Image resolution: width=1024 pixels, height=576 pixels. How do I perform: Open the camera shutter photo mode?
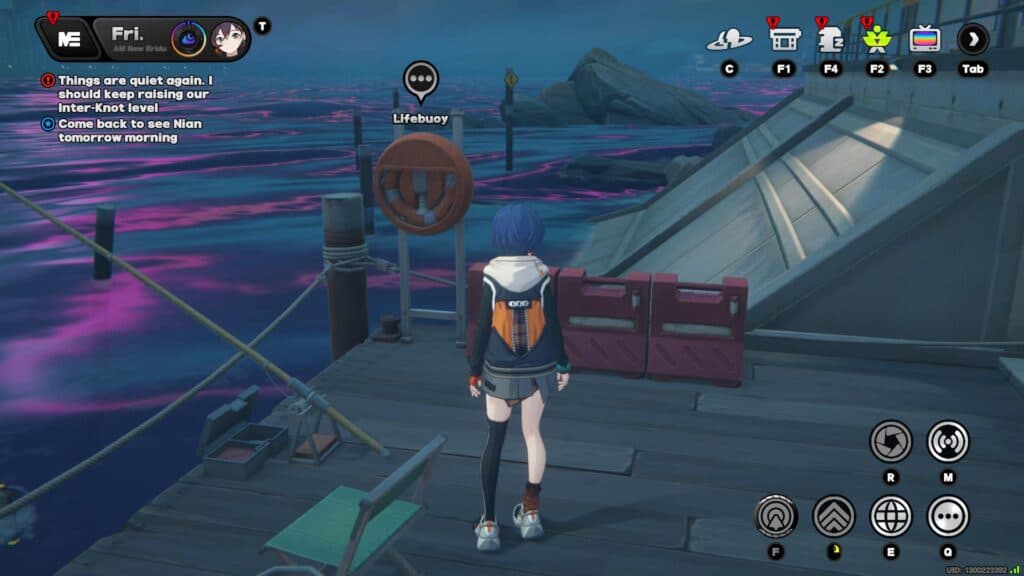(x=890, y=441)
